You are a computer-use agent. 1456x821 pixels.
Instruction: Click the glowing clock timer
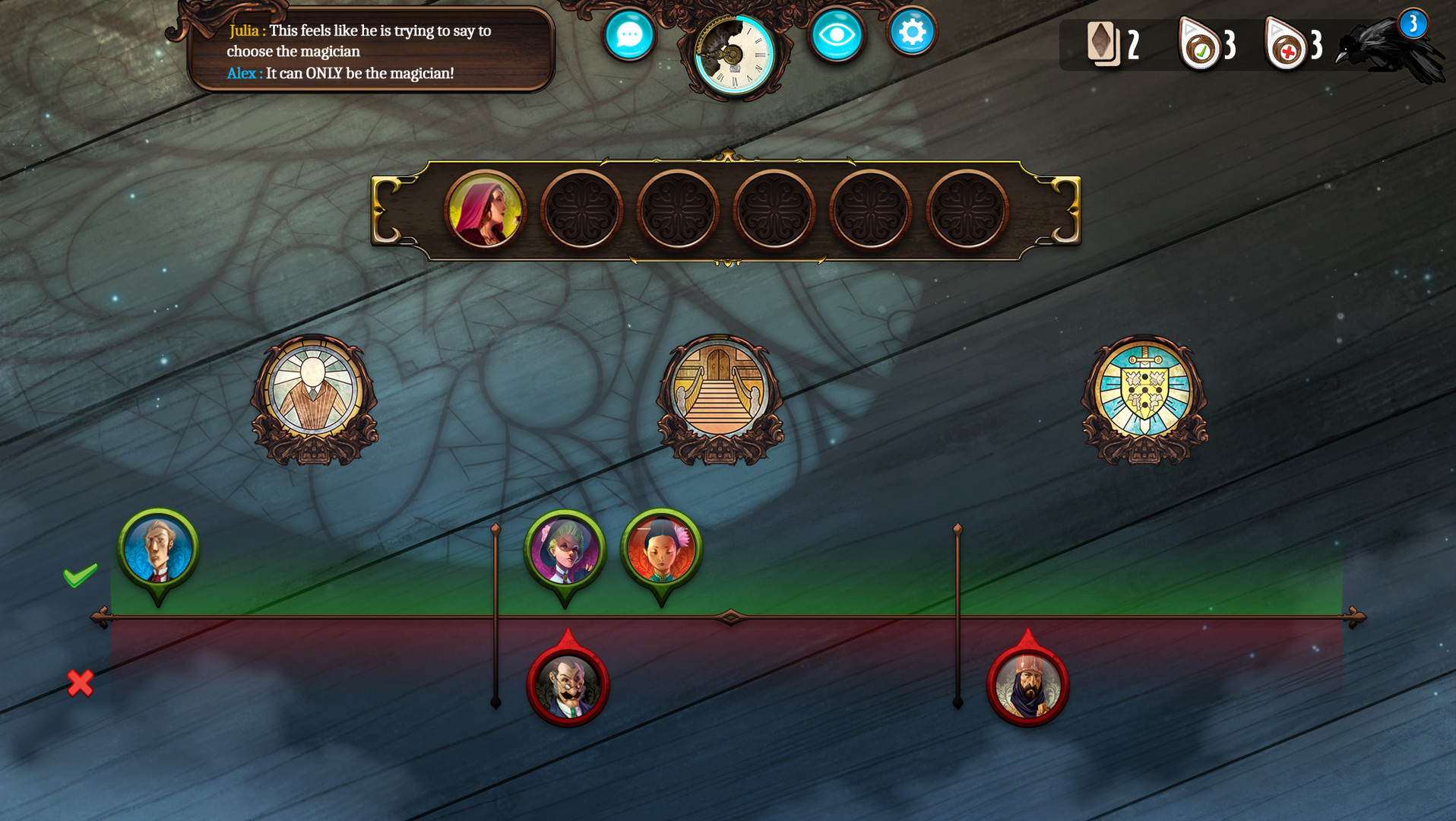[x=732, y=55]
